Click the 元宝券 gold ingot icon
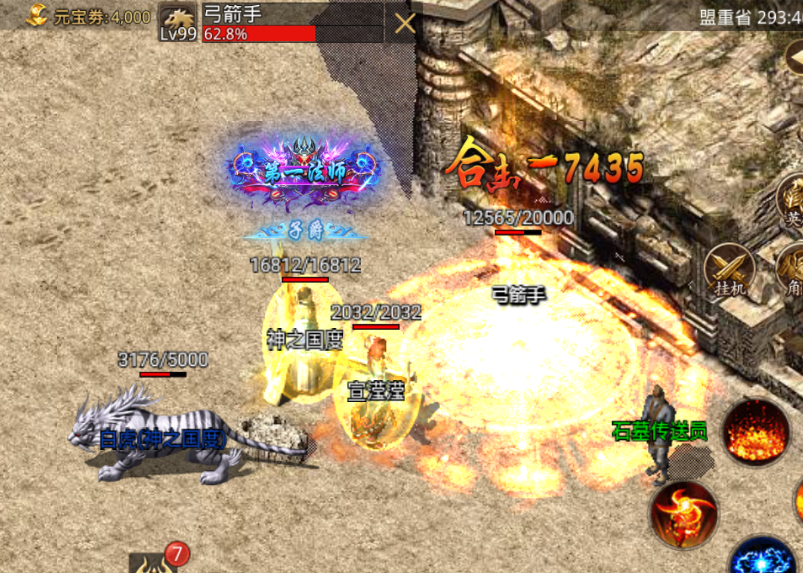The height and width of the screenshot is (573, 803). tap(38, 15)
